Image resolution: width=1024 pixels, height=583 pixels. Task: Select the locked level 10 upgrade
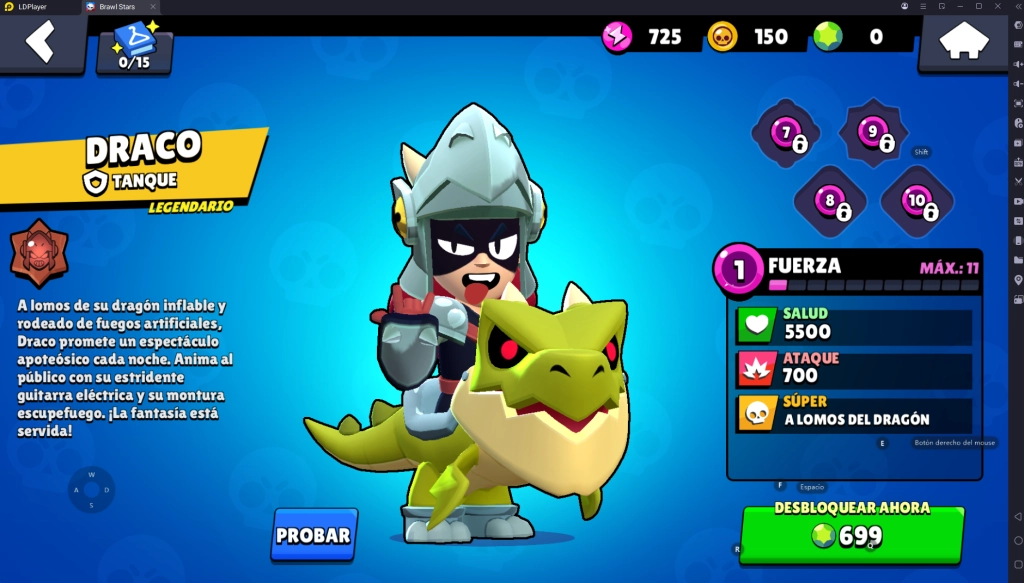pyautogui.click(x=917, y=201)
